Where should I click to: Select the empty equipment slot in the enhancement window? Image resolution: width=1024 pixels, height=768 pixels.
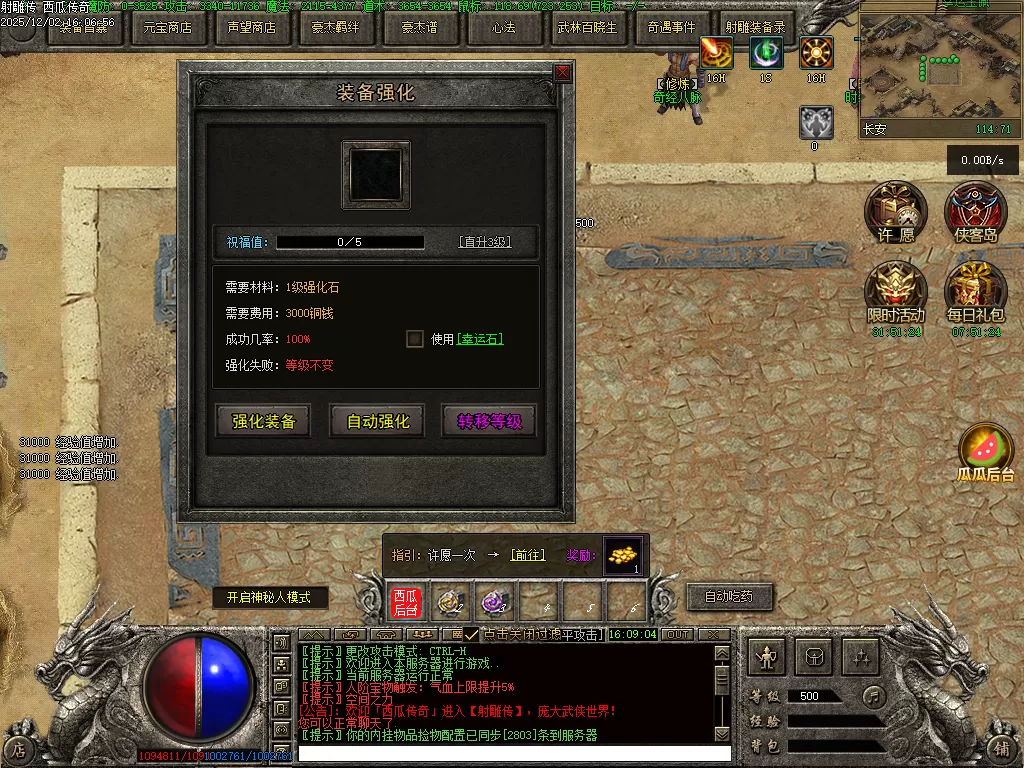coord(376,175)
